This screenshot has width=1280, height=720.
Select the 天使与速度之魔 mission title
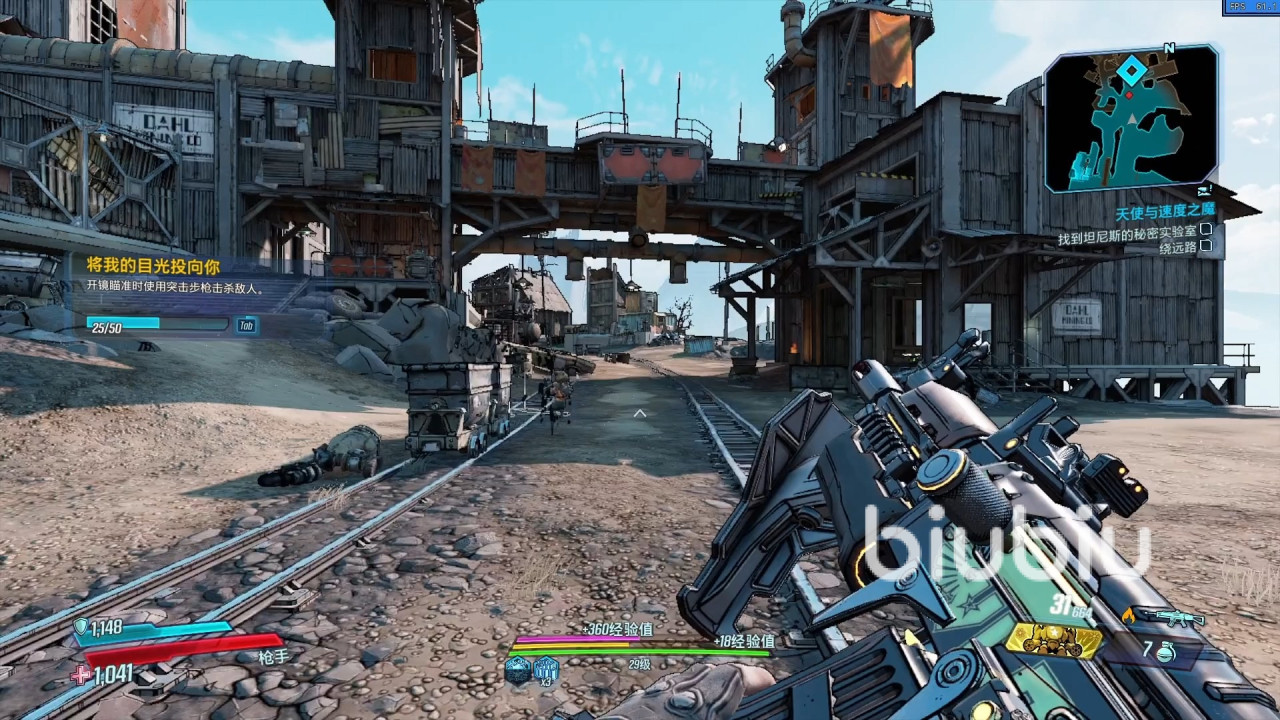click(x=1164, y=215)
